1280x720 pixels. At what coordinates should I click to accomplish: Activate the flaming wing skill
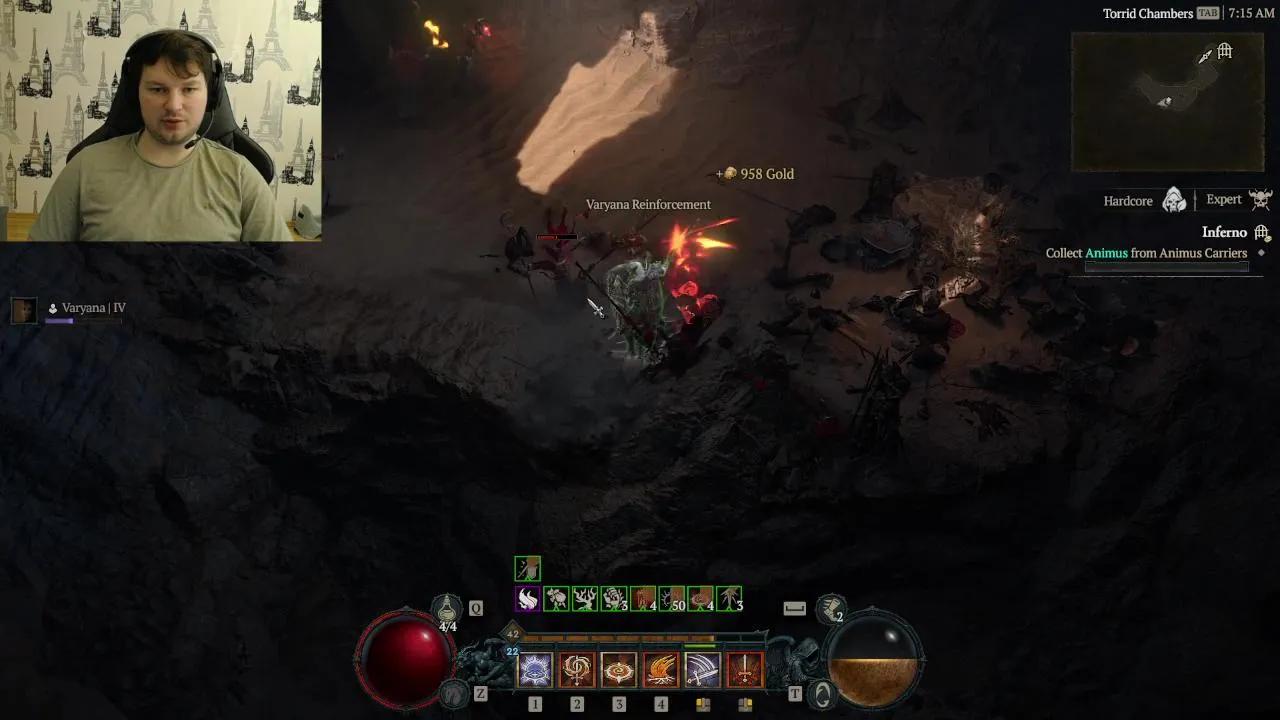661,670
